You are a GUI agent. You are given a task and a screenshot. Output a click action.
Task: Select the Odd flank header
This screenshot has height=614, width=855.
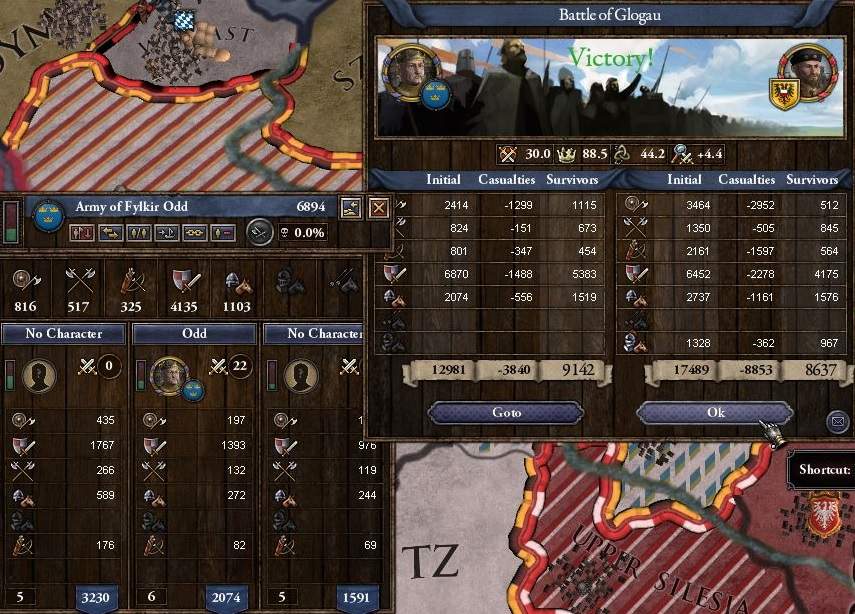tap(194, 333)
